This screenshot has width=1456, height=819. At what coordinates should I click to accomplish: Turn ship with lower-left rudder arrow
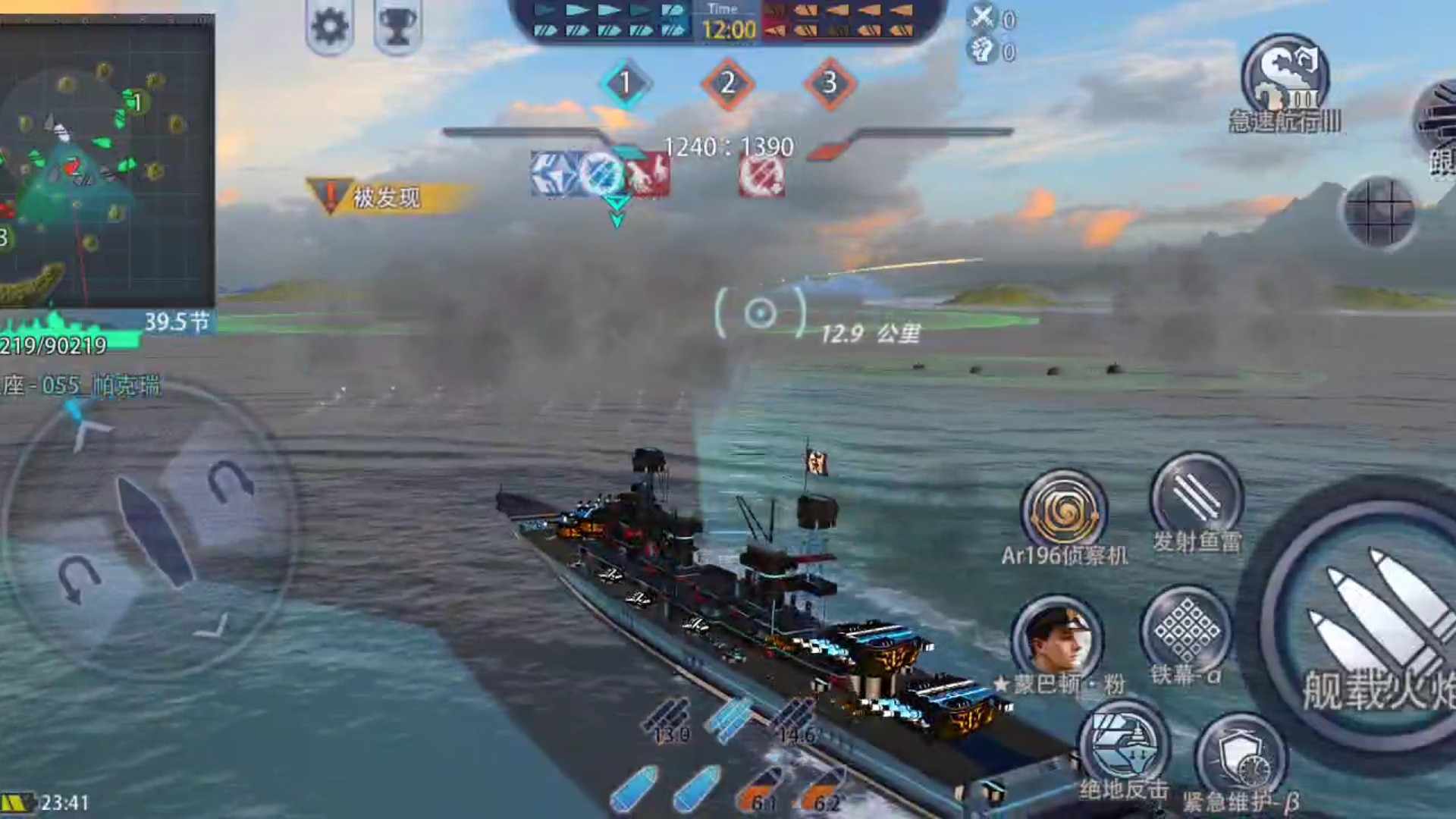(x=77, y=579)
